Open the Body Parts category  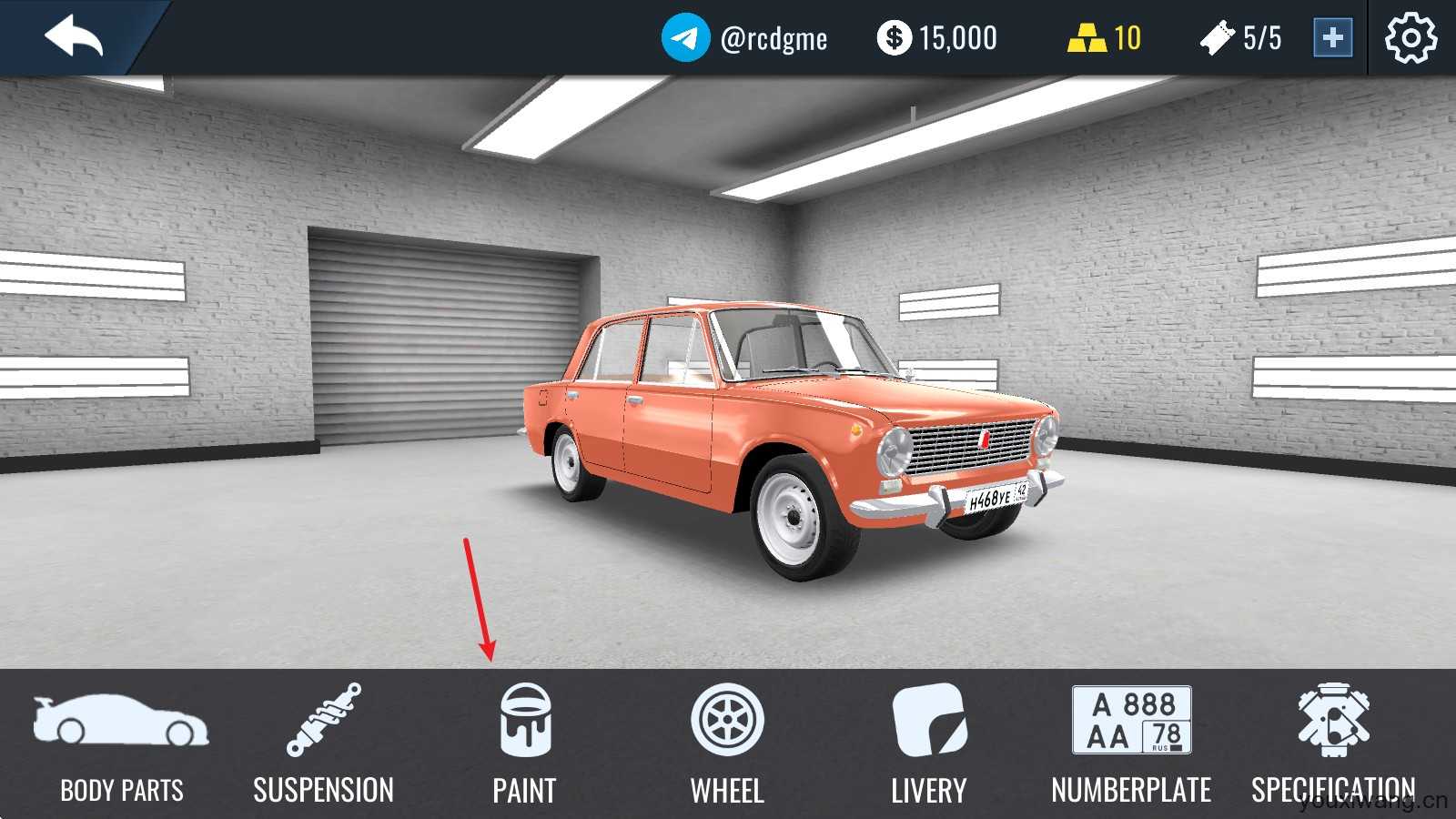[121, 743]
